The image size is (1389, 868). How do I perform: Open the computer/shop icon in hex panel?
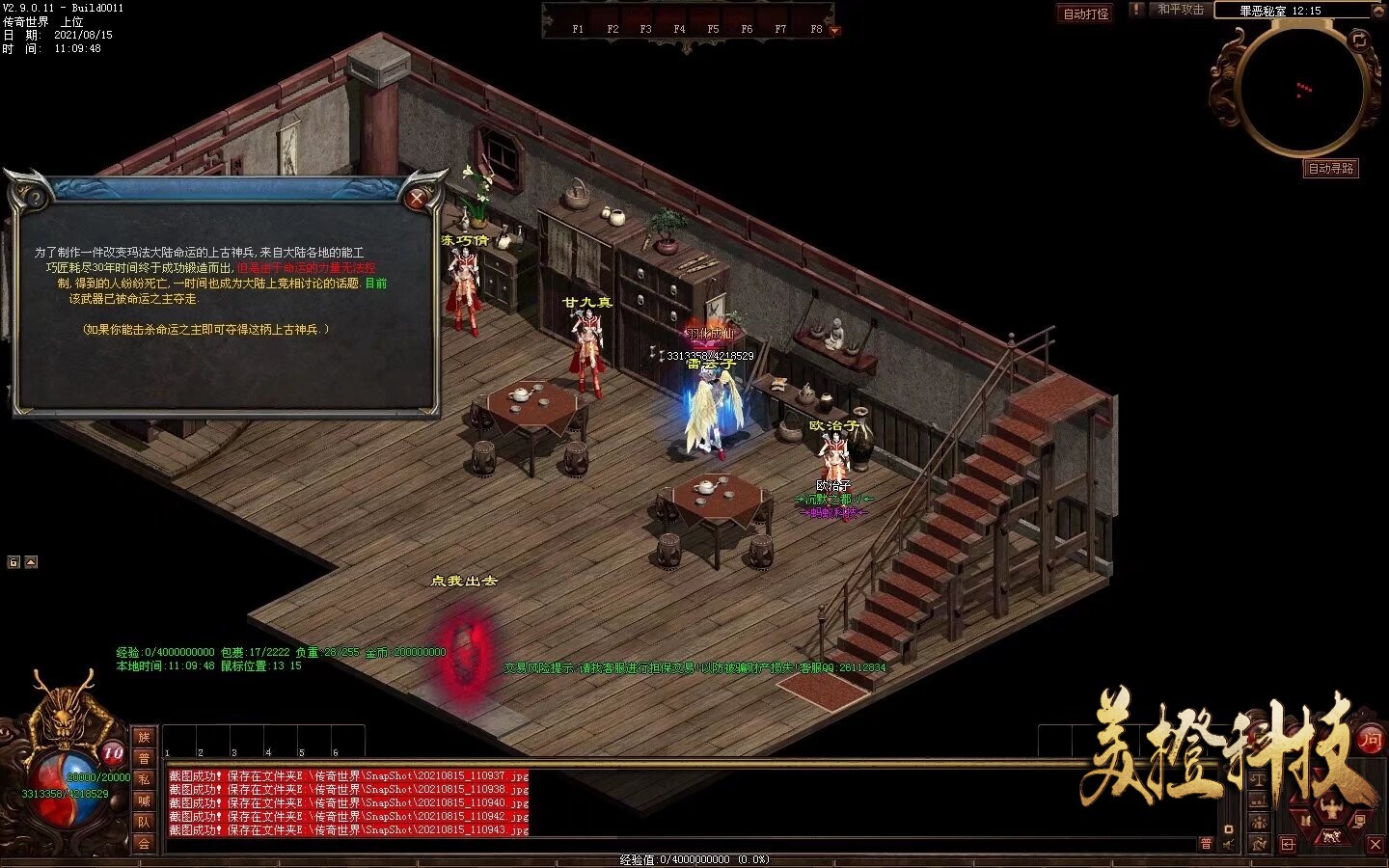pyautogui.click(x=1360, y=822)
